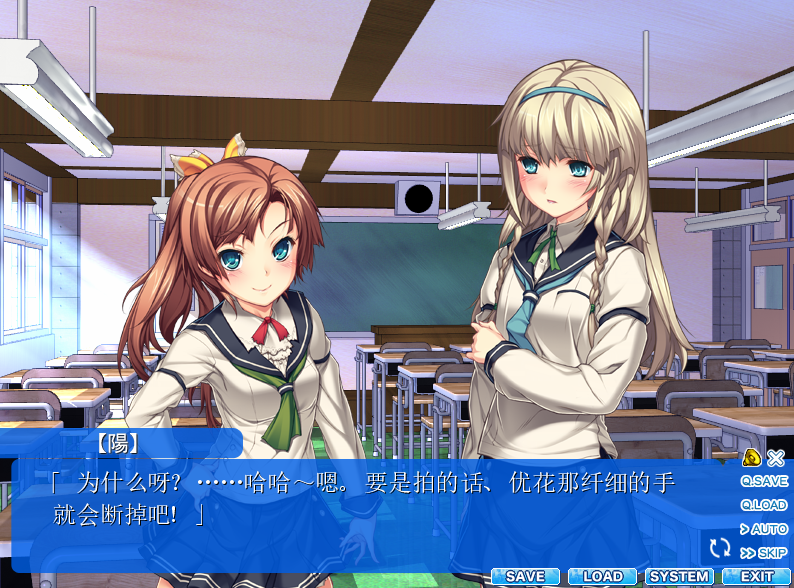
Task: Activate SKIP to fast-forward dialogue
Action: click(x=764, y=553)
